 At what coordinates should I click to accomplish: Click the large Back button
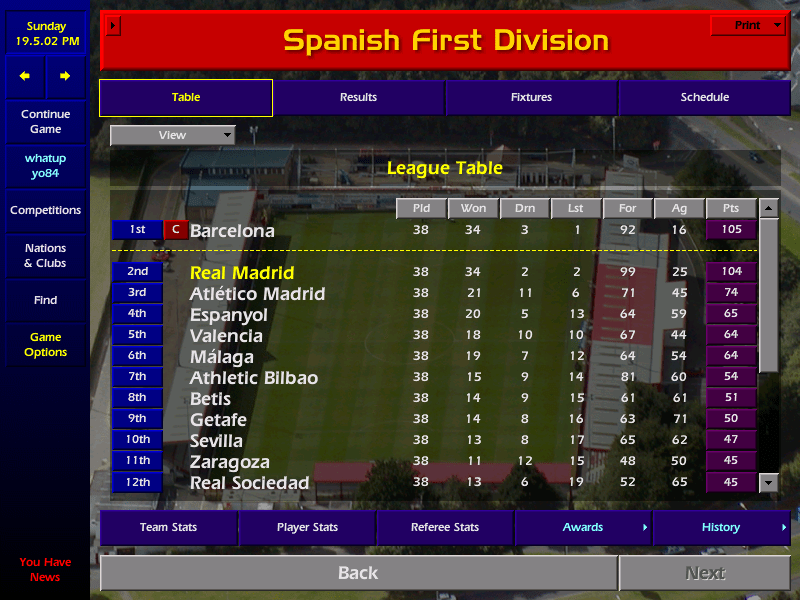(358, 573)
